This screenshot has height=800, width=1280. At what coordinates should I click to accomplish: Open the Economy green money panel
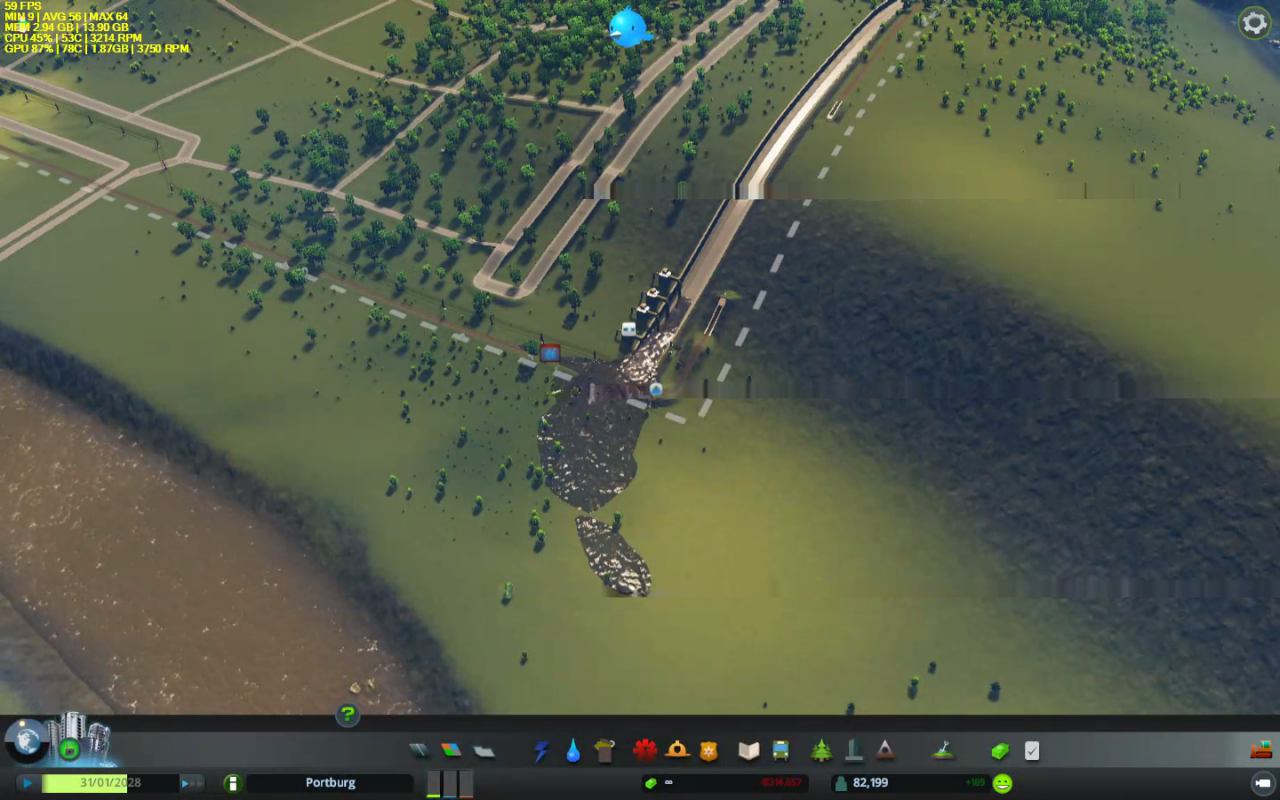coord(1000,750)
